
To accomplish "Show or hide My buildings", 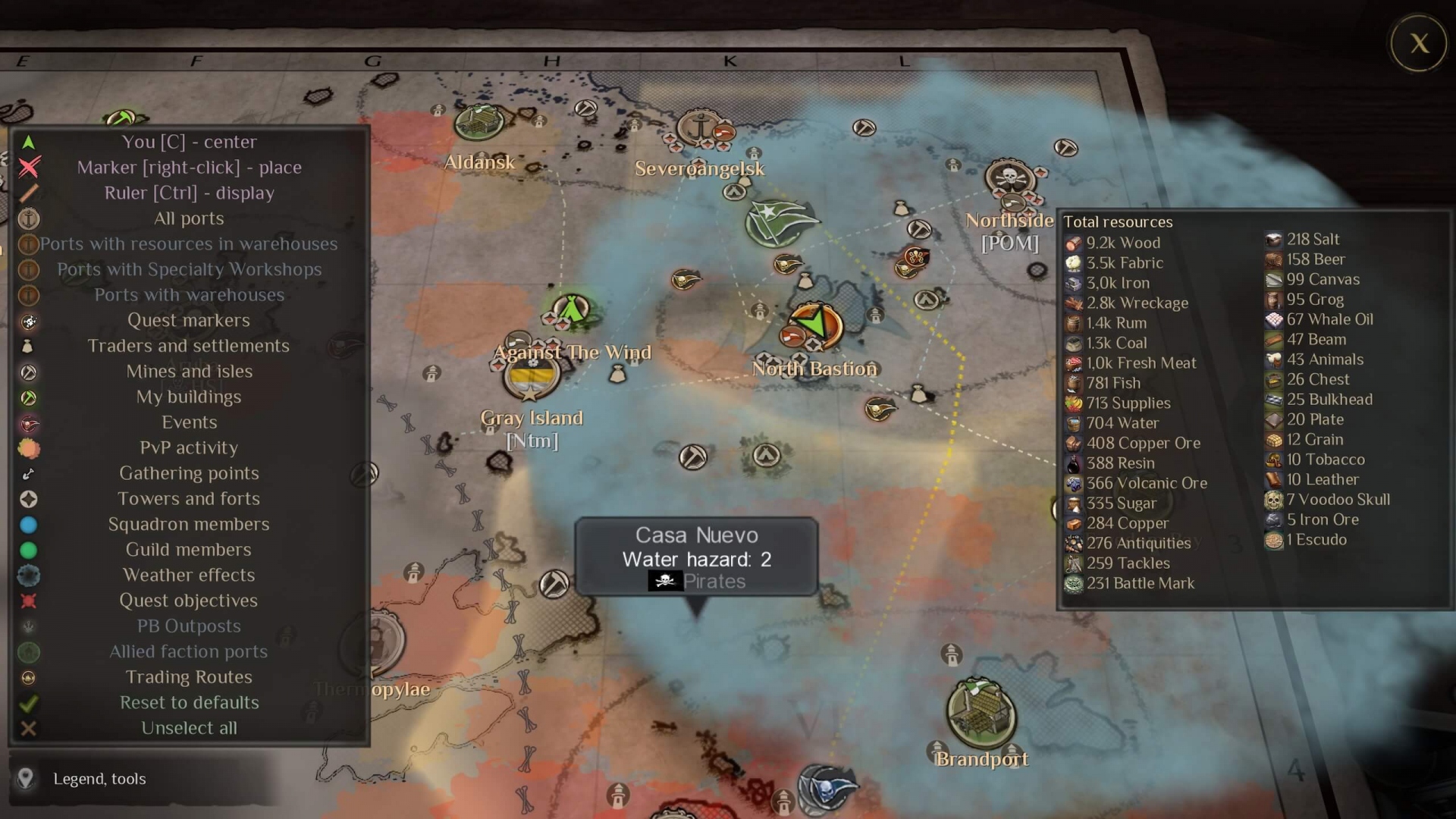I will coord(189,397).
